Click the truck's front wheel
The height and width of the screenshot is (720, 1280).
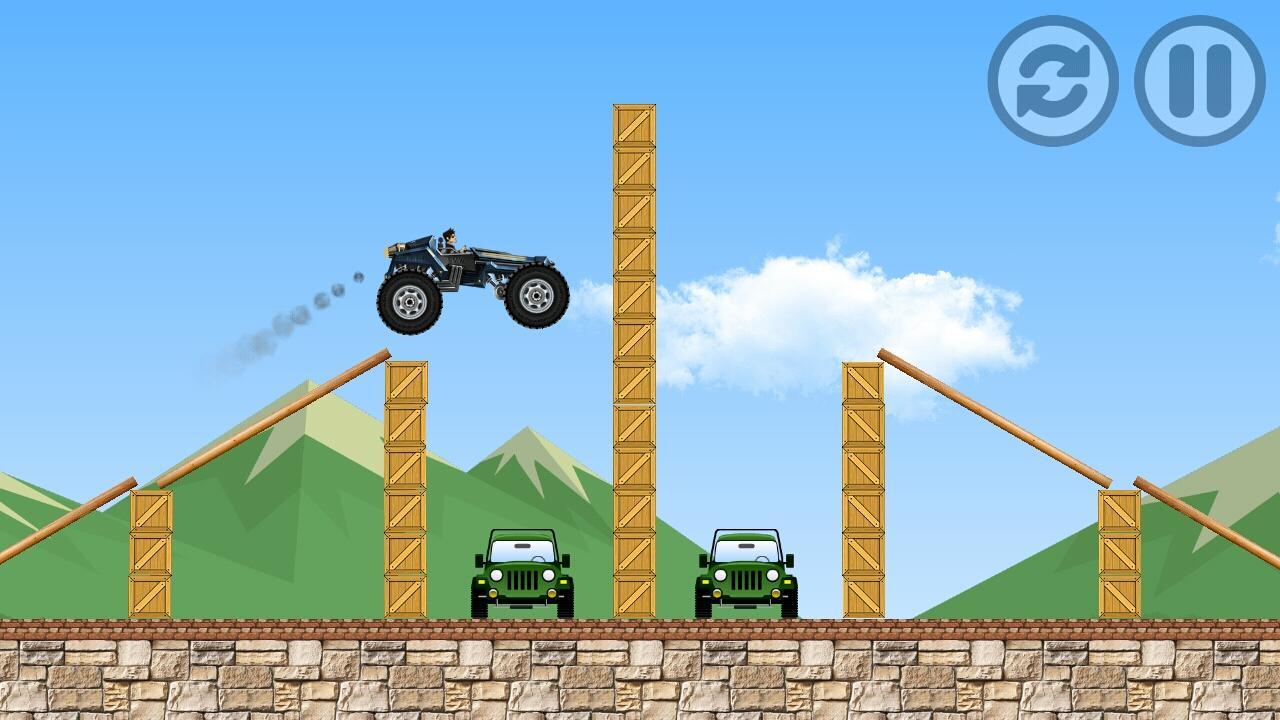[x=536, y=297]
